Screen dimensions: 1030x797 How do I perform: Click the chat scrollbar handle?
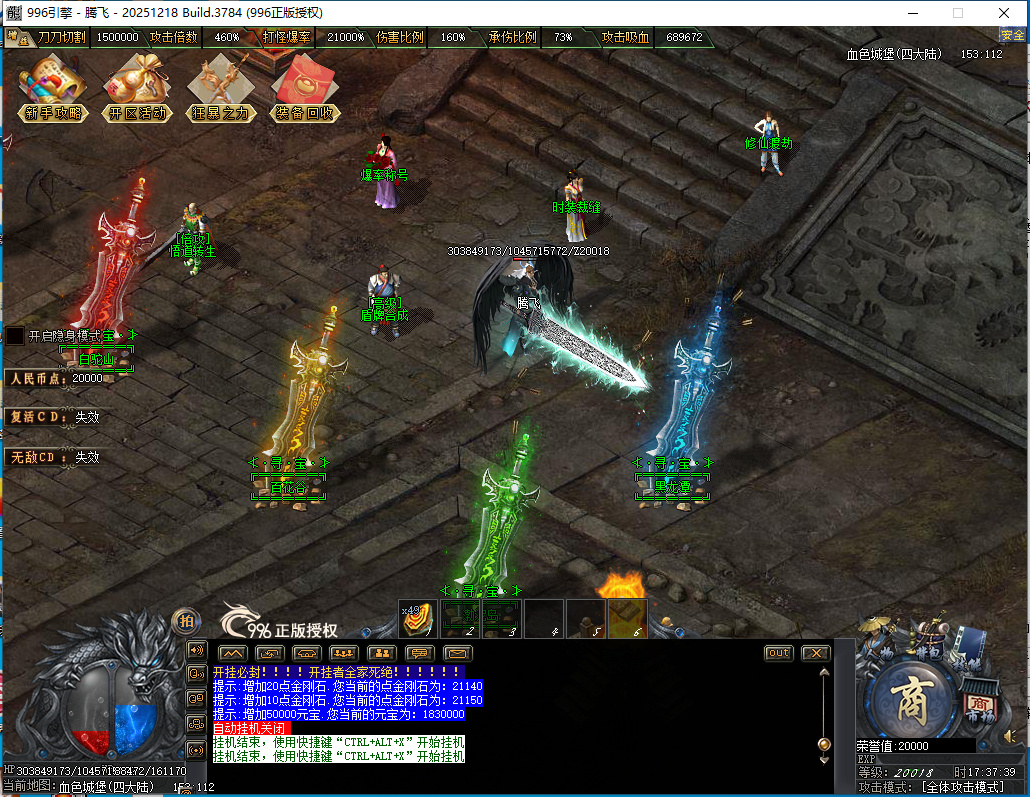pos(824,744)
